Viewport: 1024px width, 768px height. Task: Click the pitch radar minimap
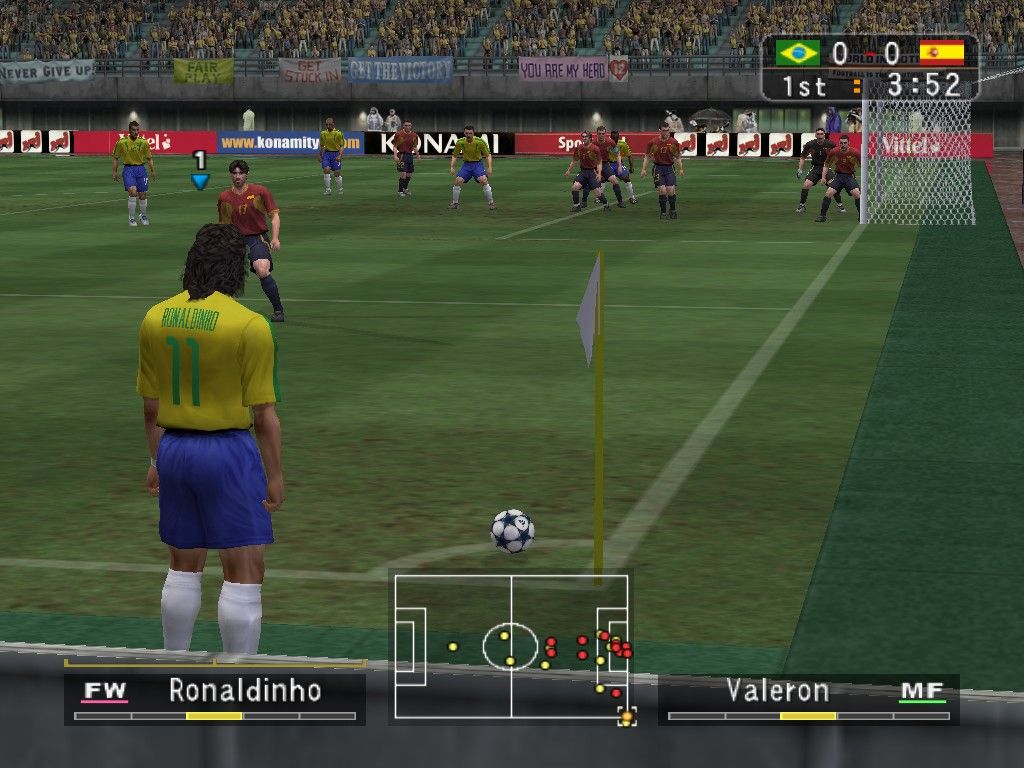[x=511, y=646]
